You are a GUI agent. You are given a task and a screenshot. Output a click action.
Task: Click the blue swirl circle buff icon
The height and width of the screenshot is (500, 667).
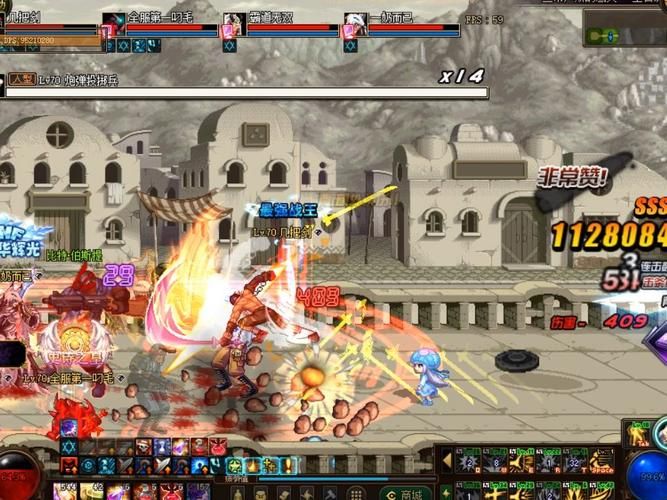click(88, 465)
